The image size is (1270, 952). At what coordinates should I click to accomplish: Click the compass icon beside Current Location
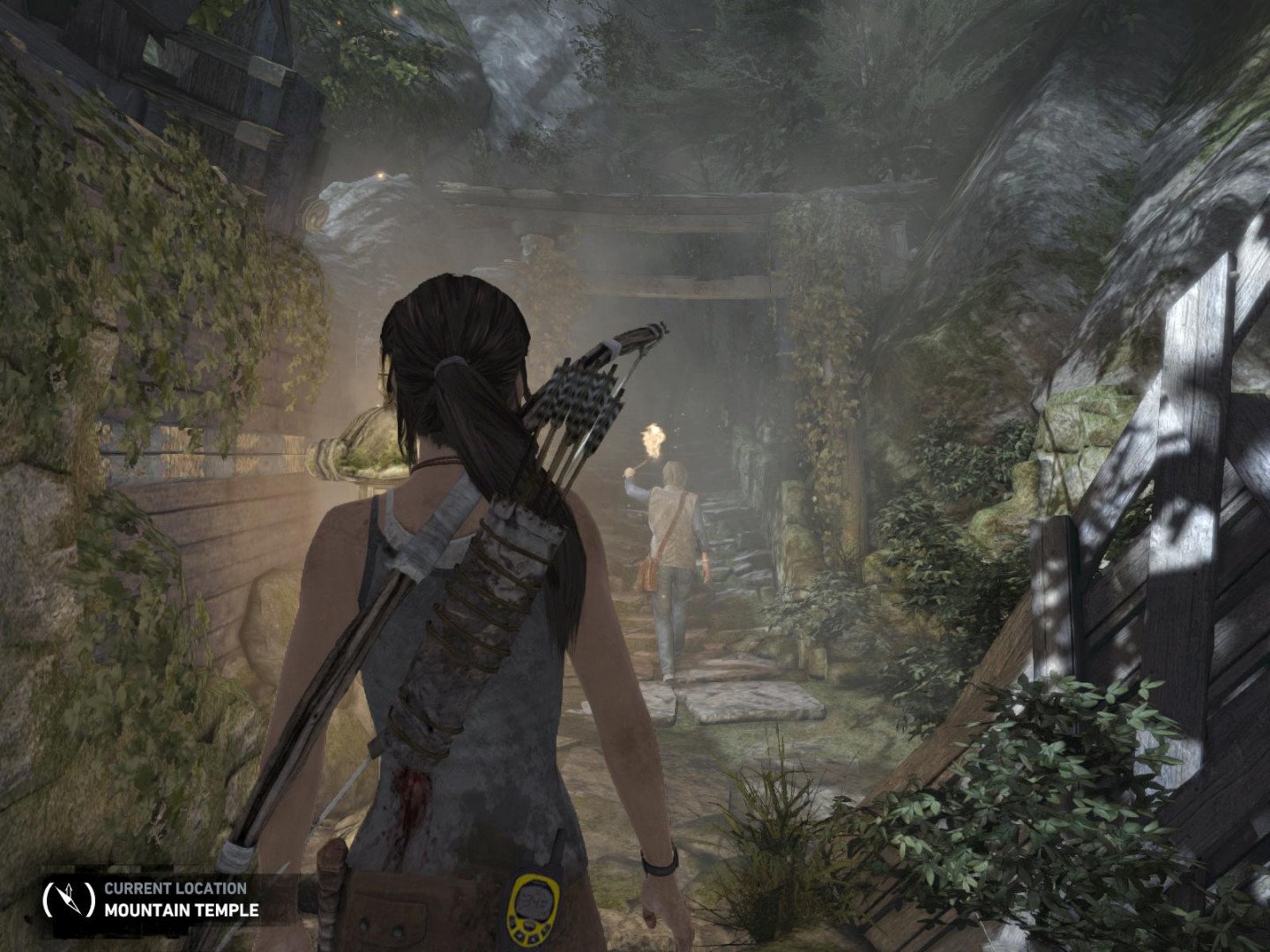point(68,899)
